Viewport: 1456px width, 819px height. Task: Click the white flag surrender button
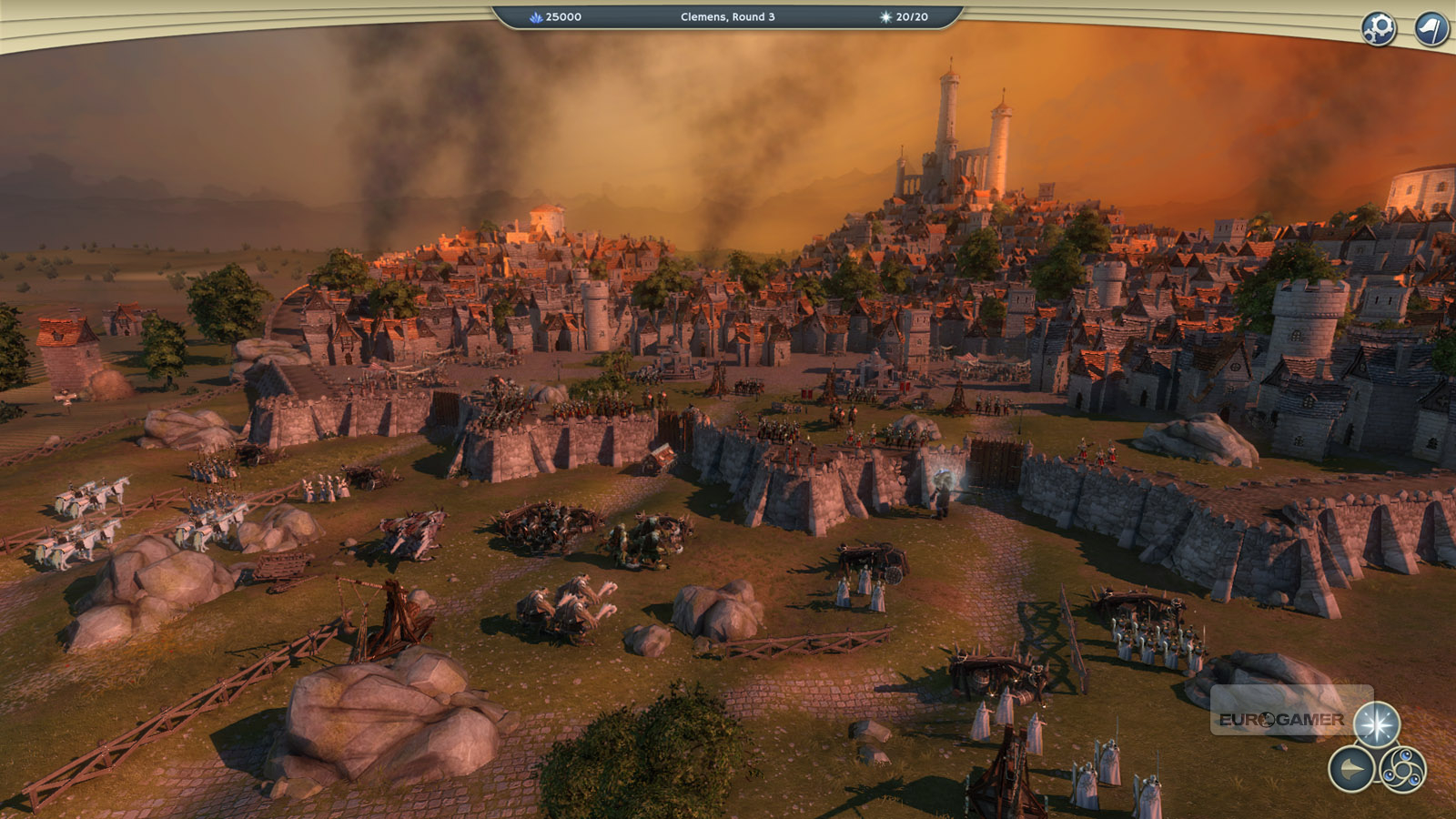coord(1431,28)
